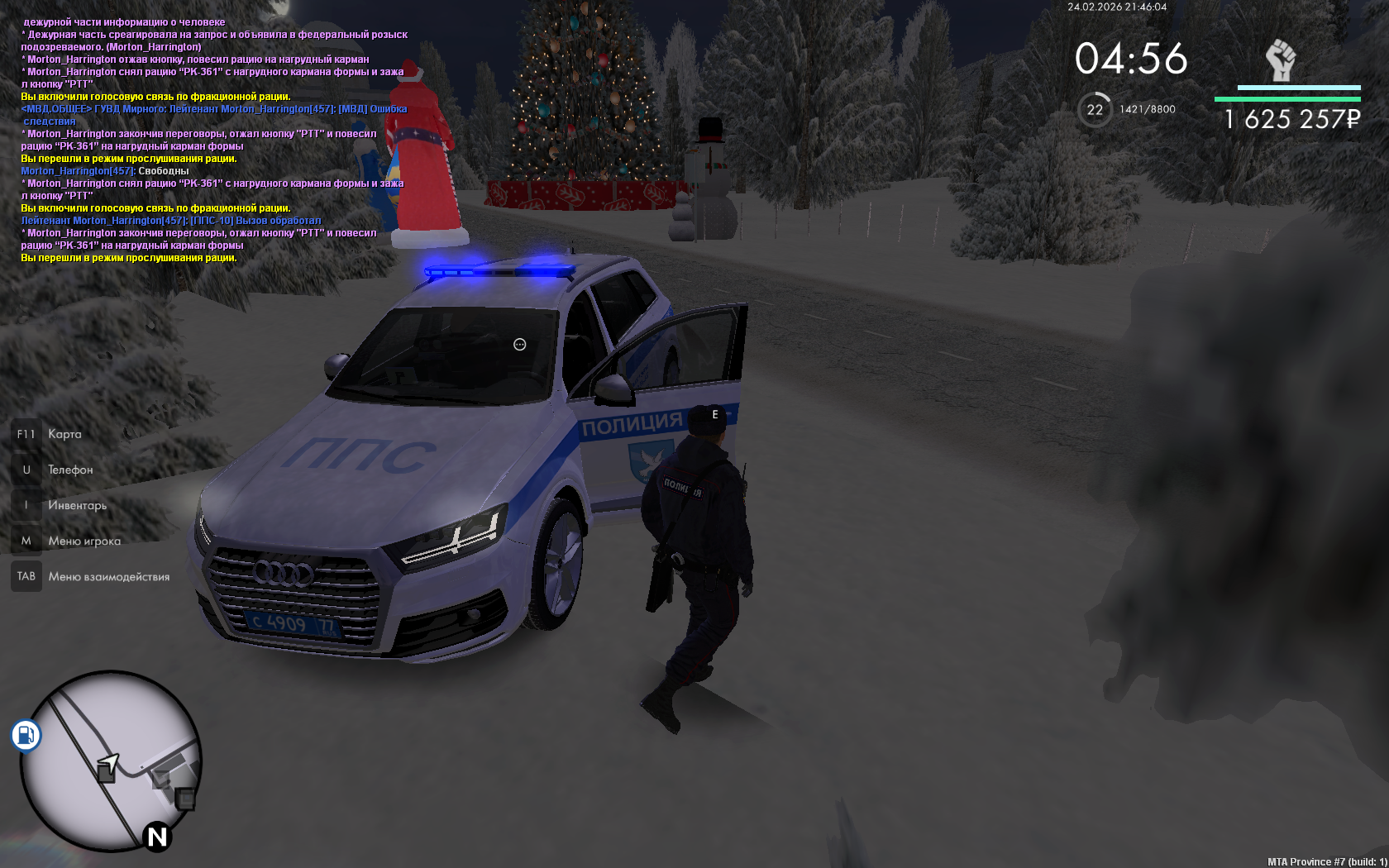Image resolution: width=1389 pixels, height=868 pixels.
Task: Click the circular minimap
Action: tap(110, 761)
